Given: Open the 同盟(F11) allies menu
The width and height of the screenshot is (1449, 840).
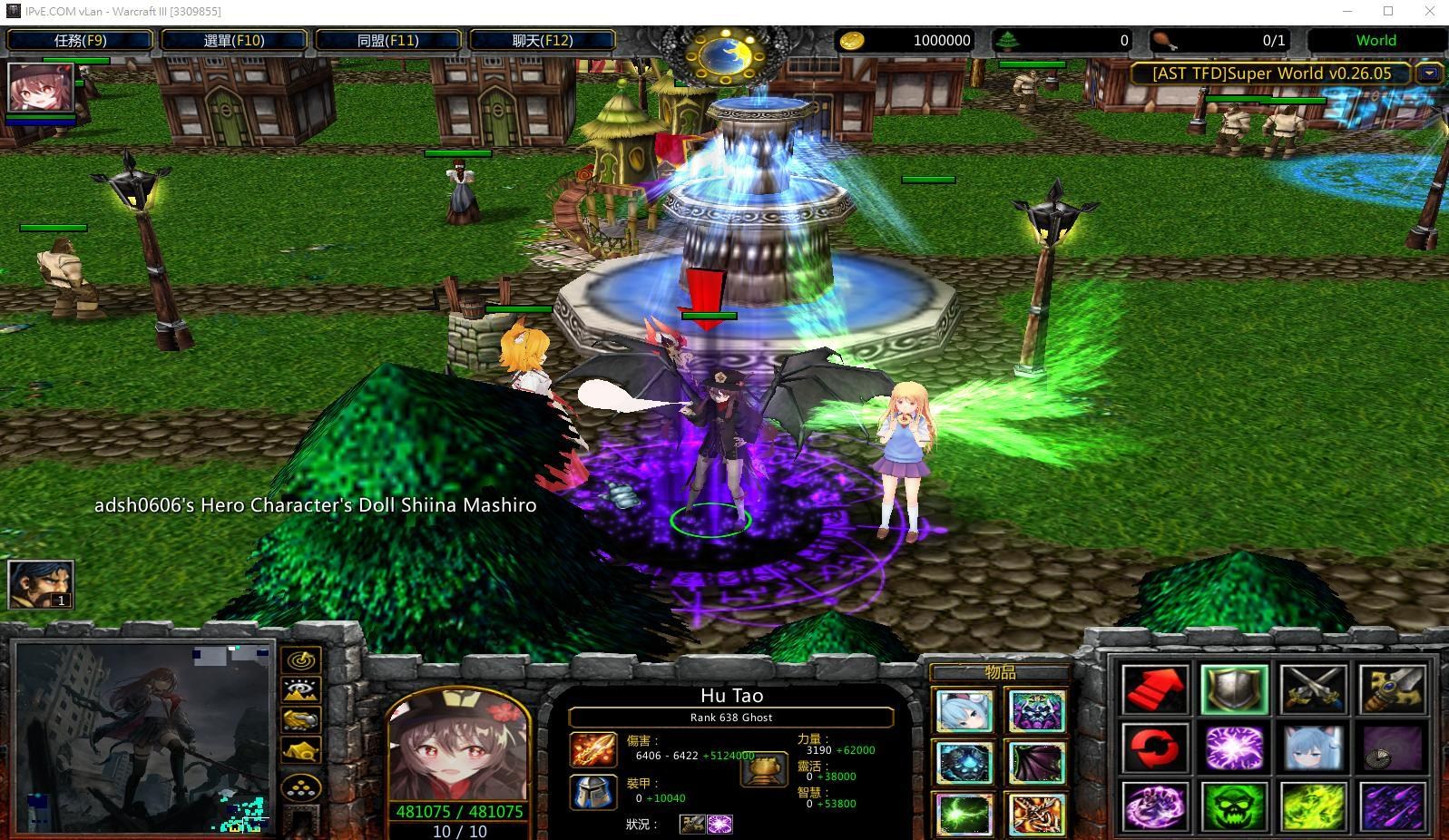Looking at the screenshot, I should tap(389, 40).
